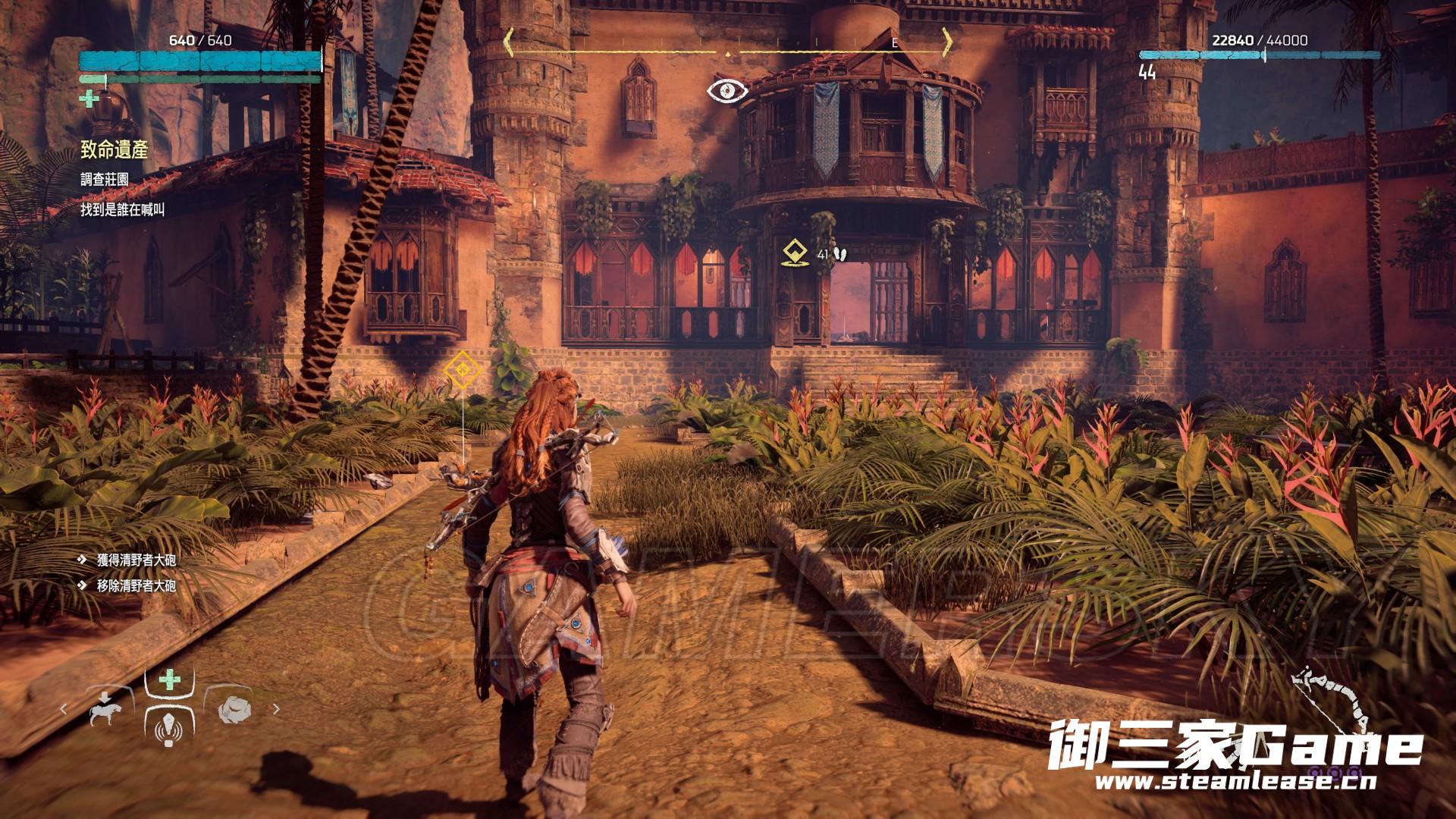Choose the rock throwable slot
The width and height of the screenshot is (1456, 819).
235,710
